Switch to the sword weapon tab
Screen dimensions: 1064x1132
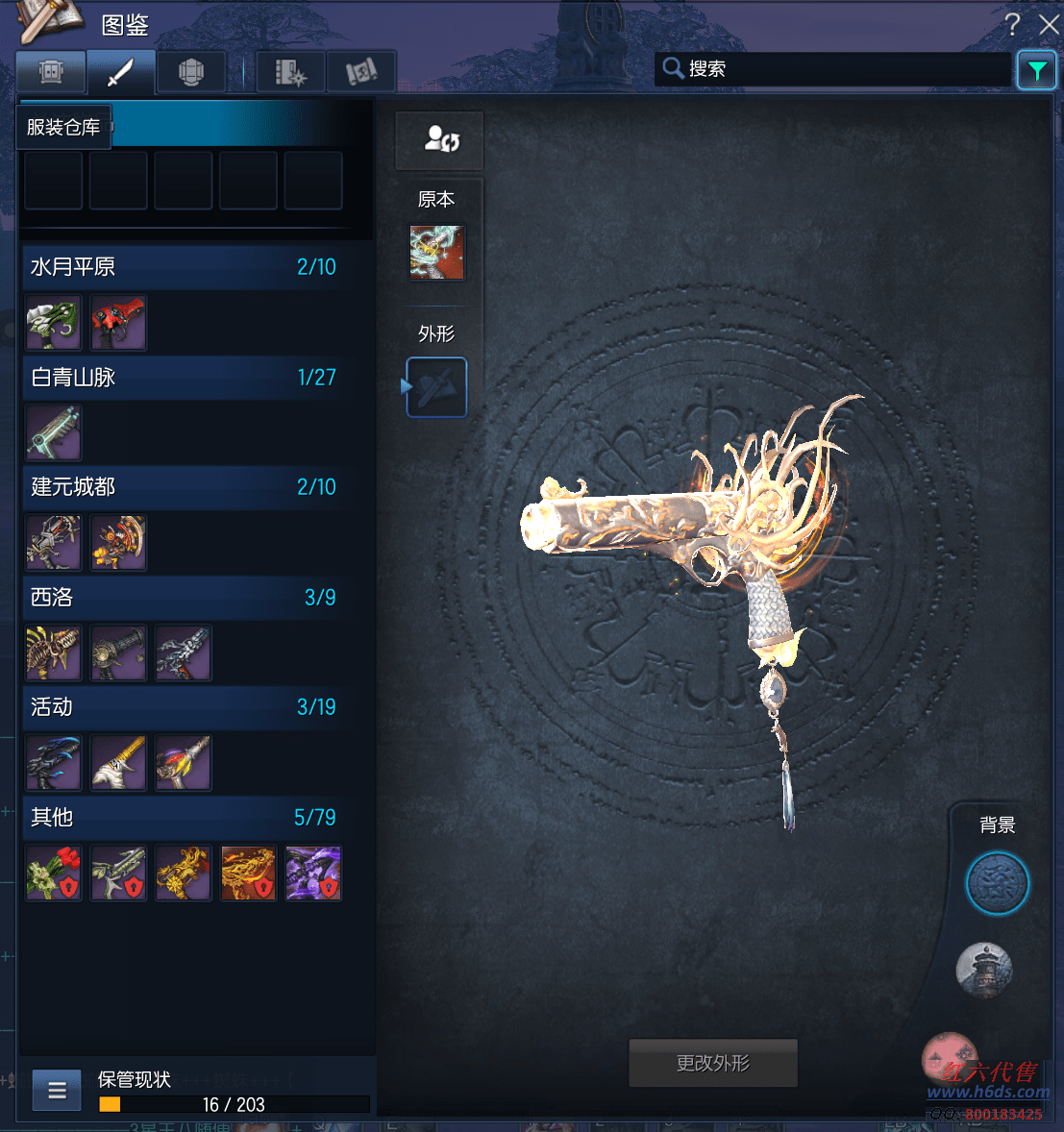coord(120,72)
